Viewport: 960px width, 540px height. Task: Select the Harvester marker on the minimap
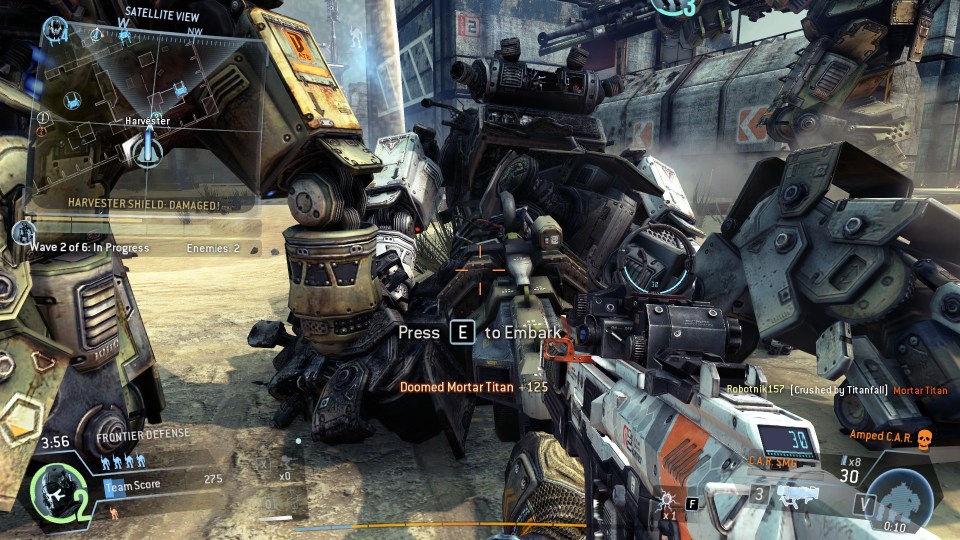(x=148, y=150)
